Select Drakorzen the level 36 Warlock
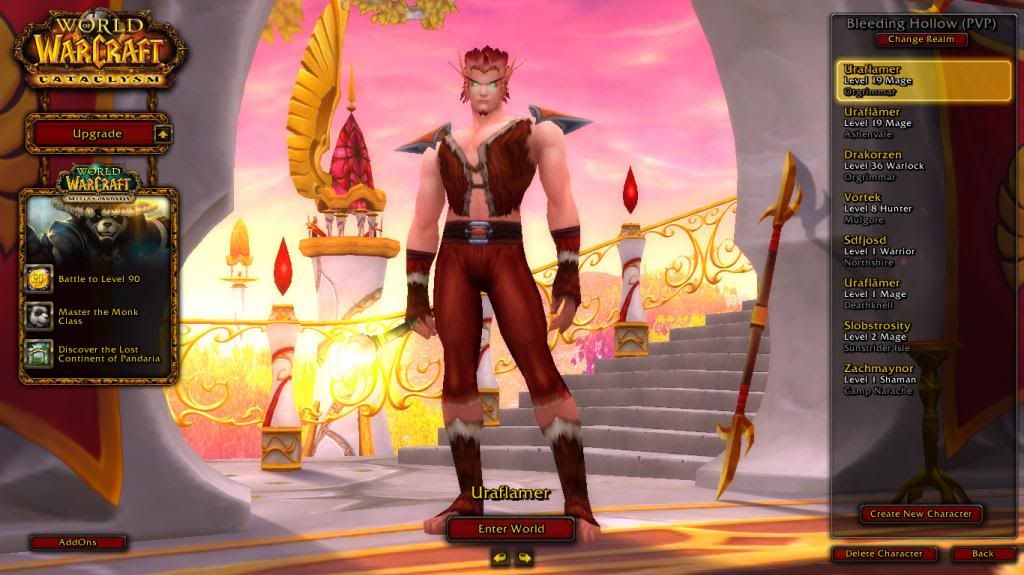Screen dimensions: 1024x575 click(x=909, y=166)
